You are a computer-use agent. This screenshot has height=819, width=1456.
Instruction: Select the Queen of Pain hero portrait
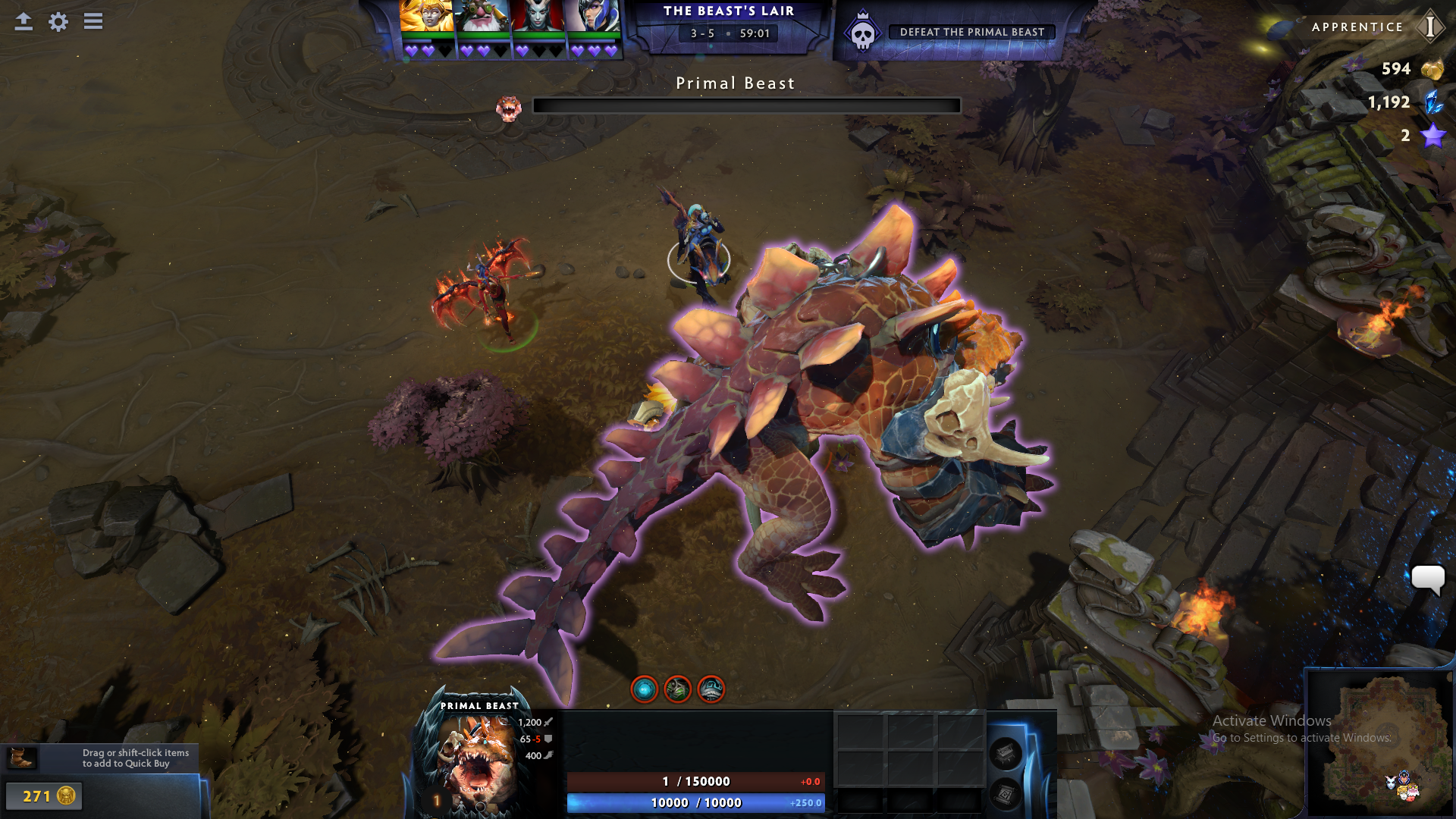[538, 16]
